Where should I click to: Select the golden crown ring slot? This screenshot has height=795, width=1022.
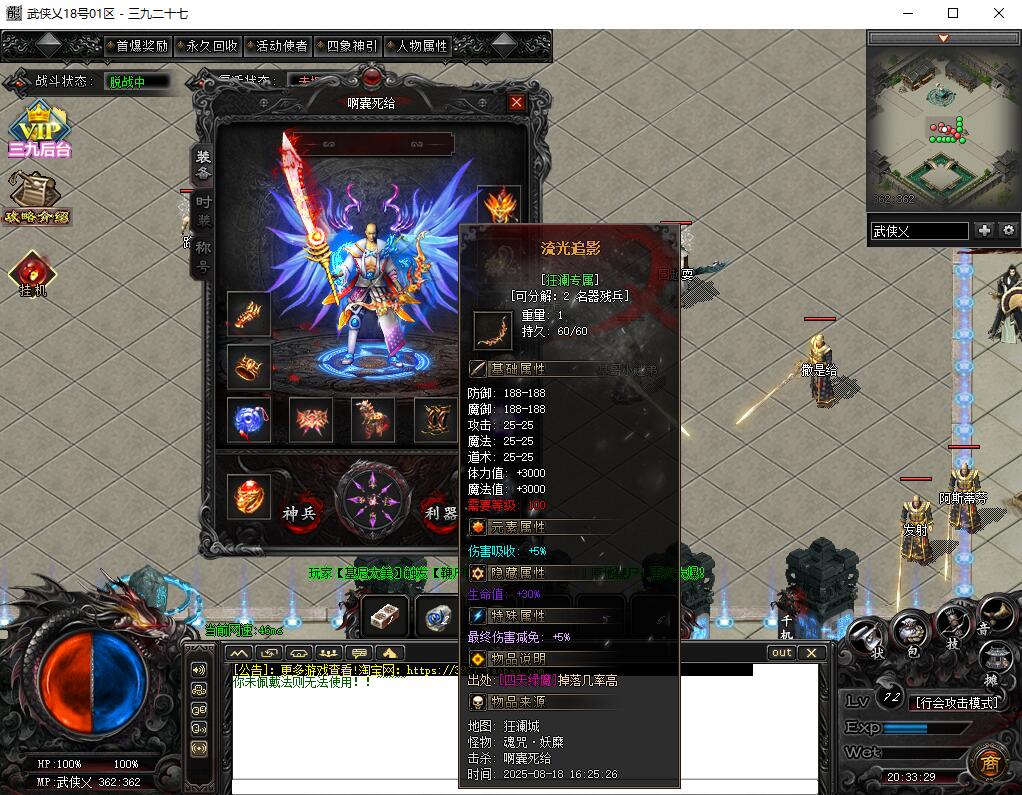[x=248, y=366]
